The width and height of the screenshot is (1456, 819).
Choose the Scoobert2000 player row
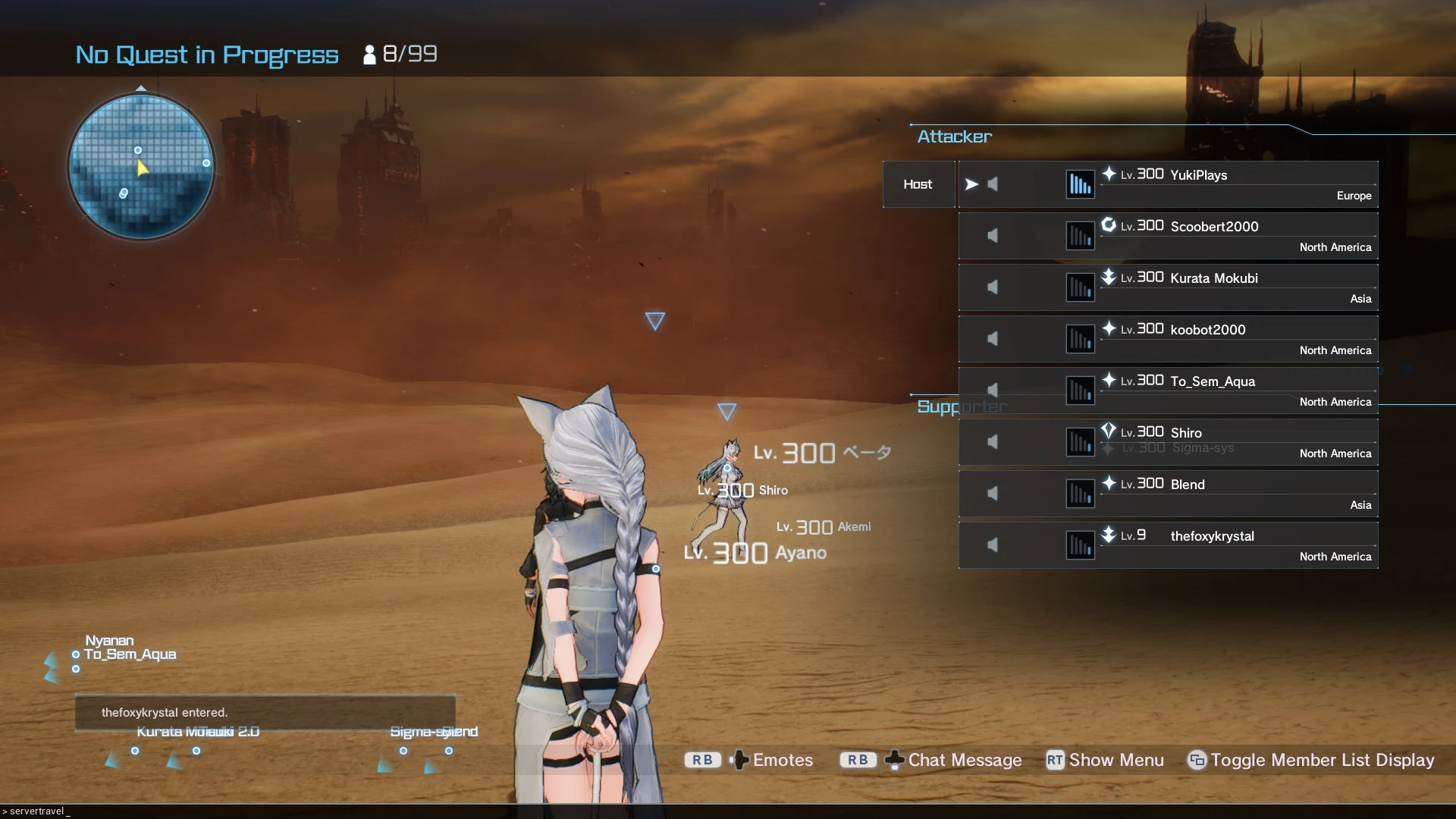[x=1213, y=227]
